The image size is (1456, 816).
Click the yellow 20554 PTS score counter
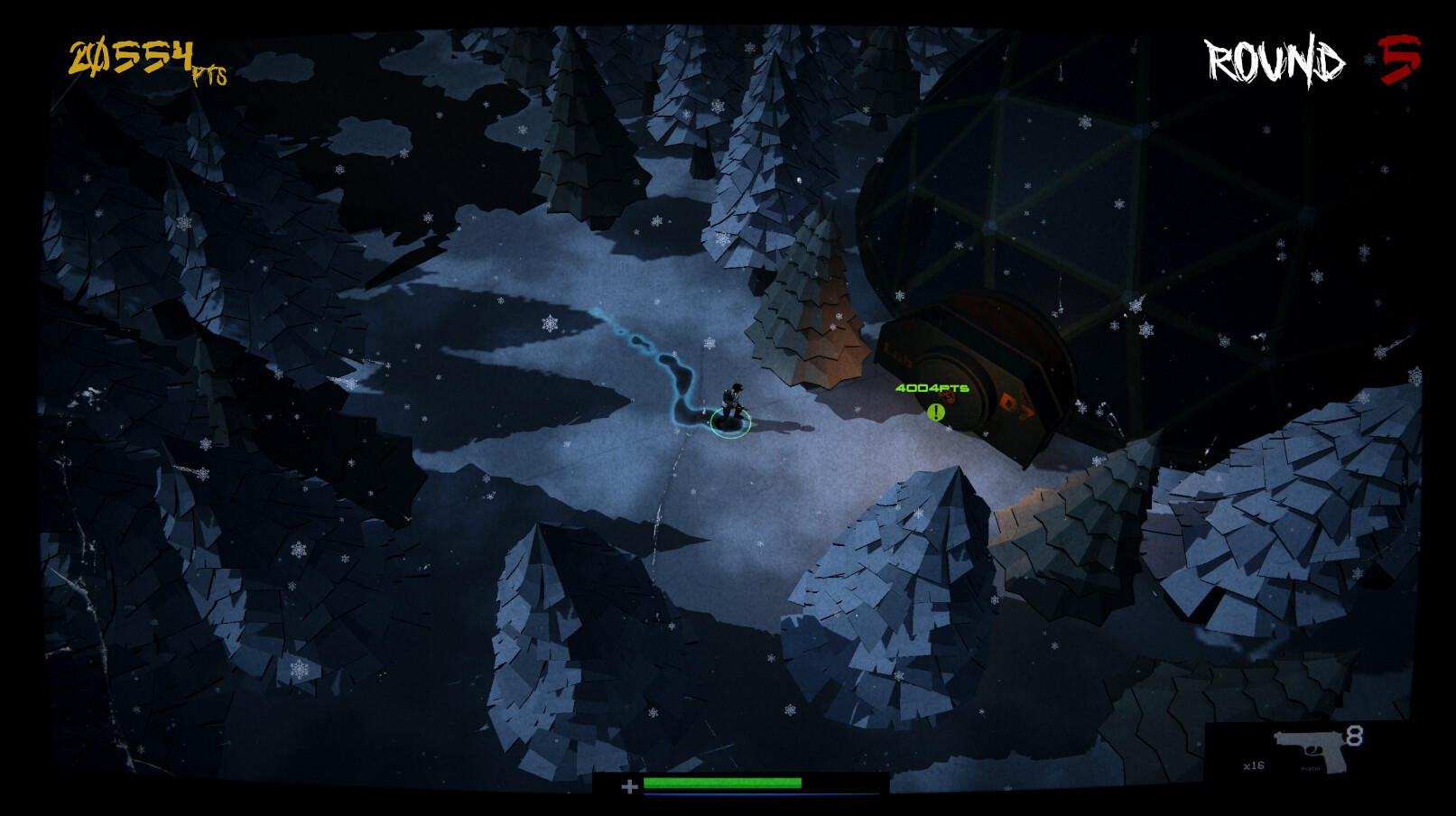click(x=143, y=59)
